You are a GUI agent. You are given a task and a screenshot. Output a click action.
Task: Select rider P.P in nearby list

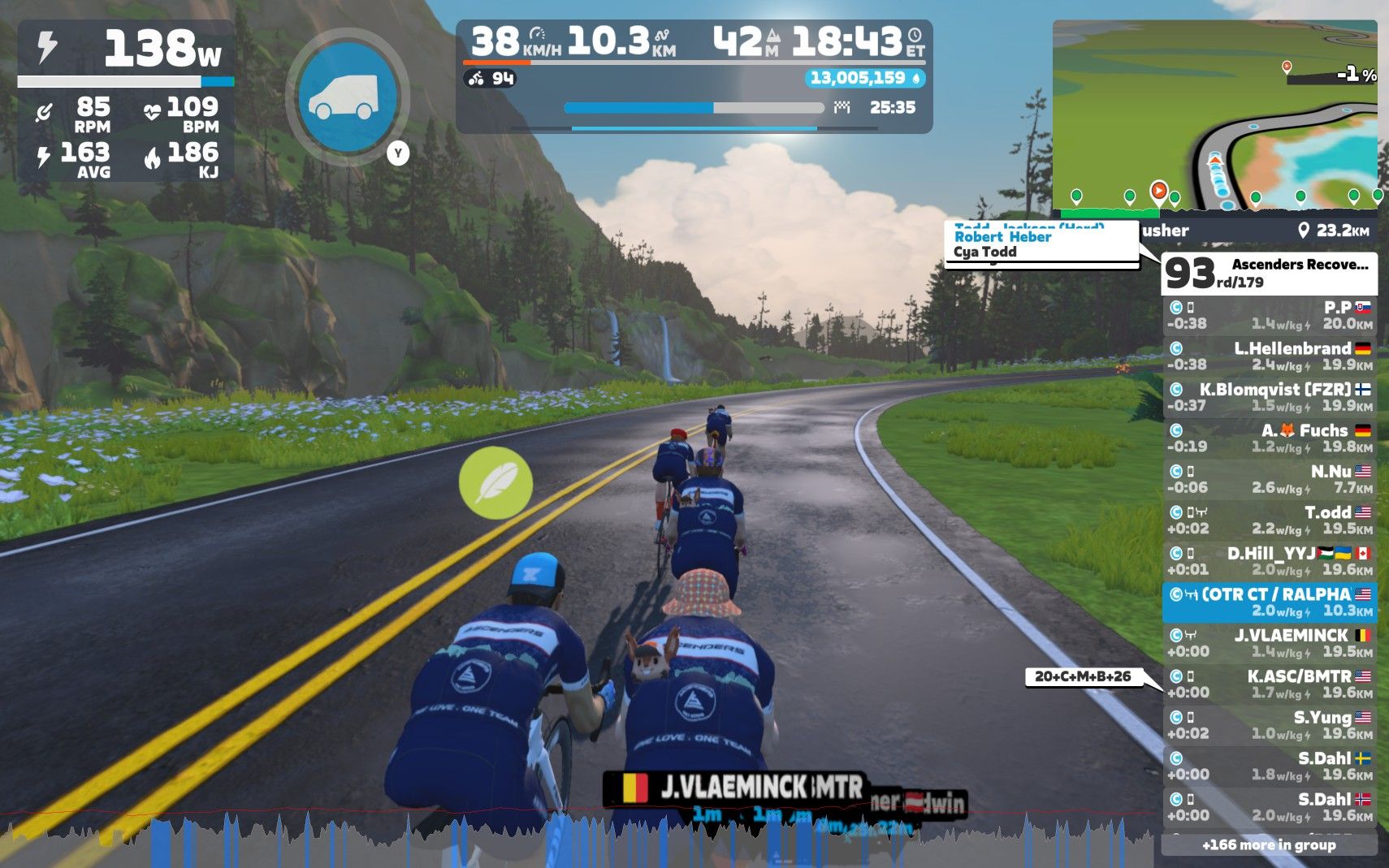tap(1269, 315)
